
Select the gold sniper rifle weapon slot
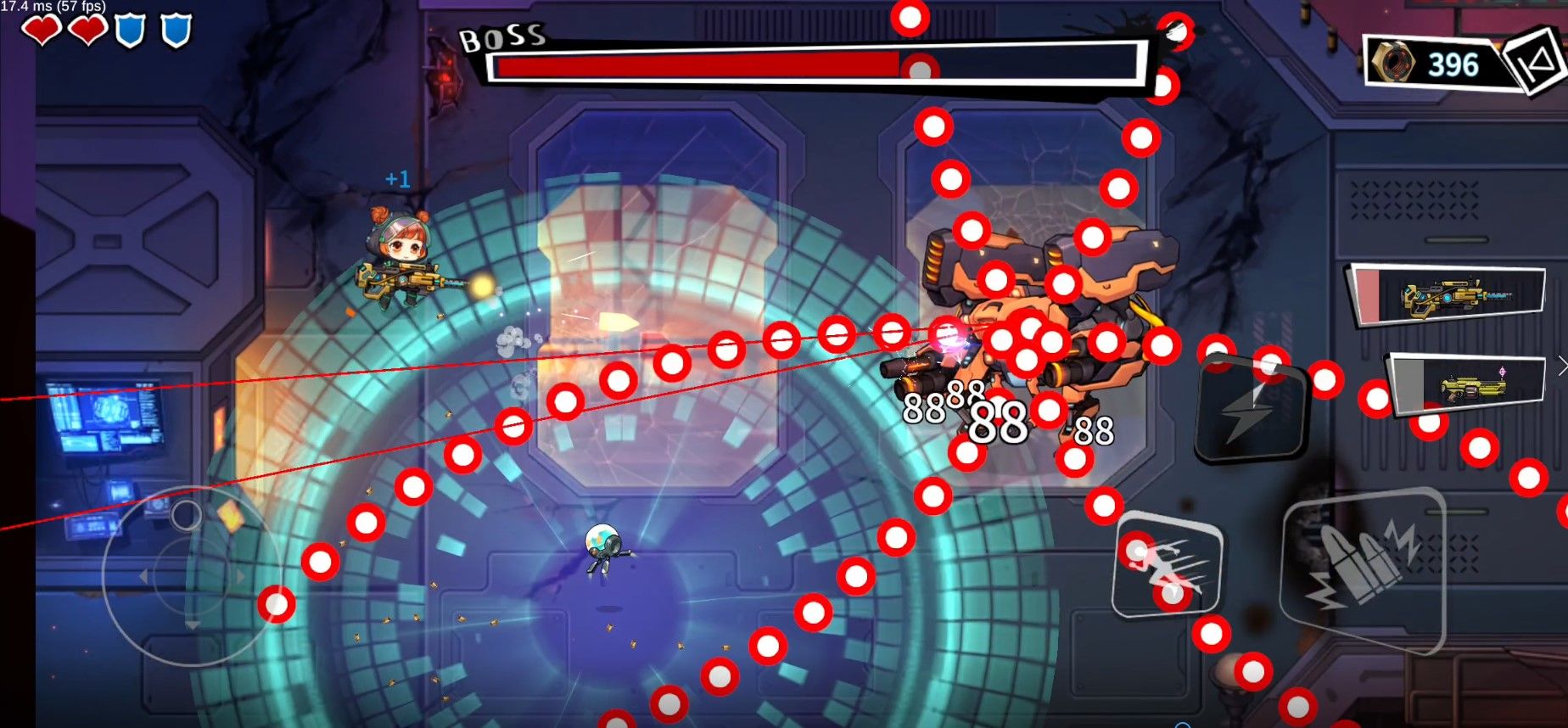(1448, 295)
